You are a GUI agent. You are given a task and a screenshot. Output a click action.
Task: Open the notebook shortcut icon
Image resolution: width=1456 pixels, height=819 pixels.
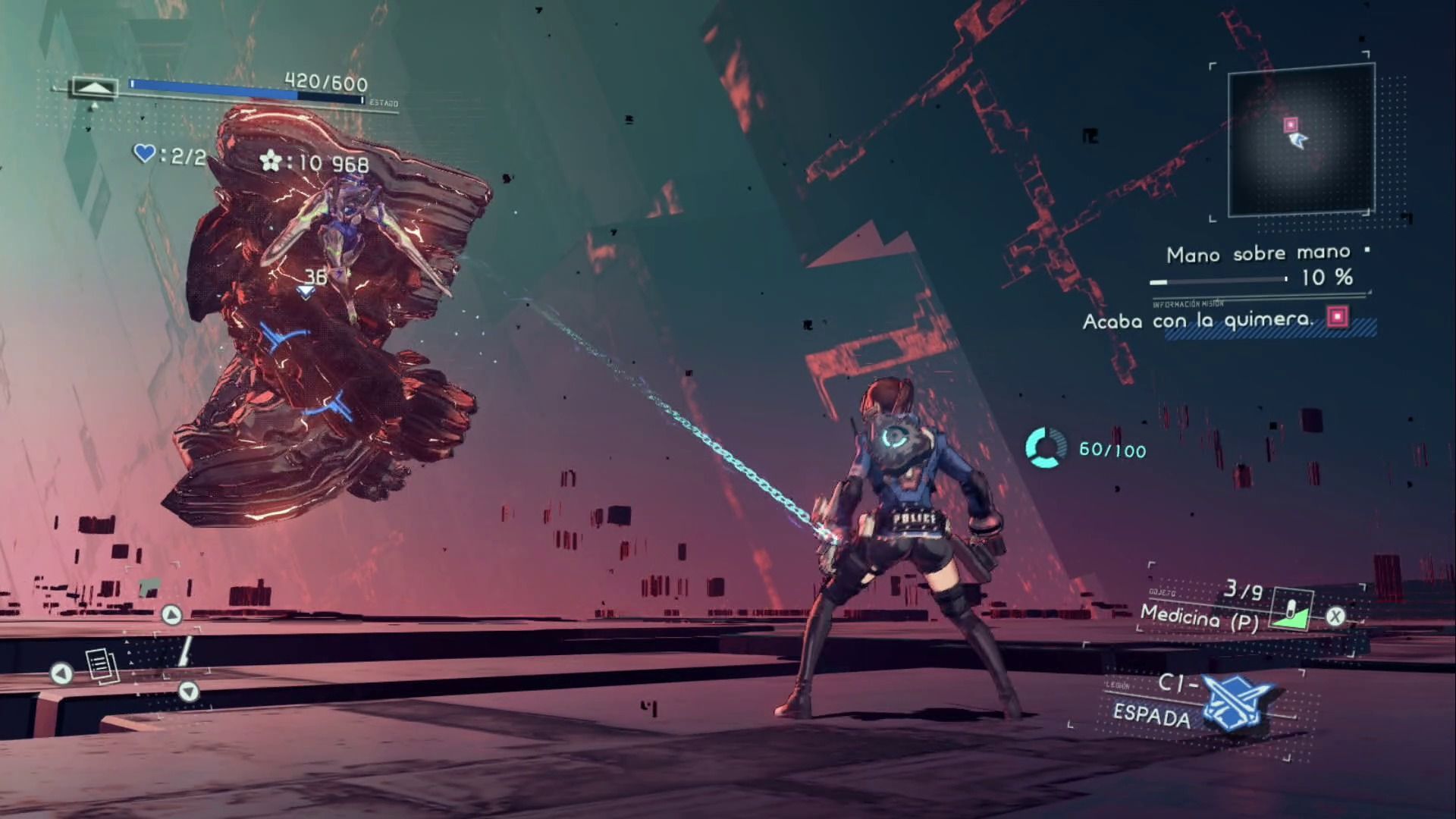click(x=102, y=667)
